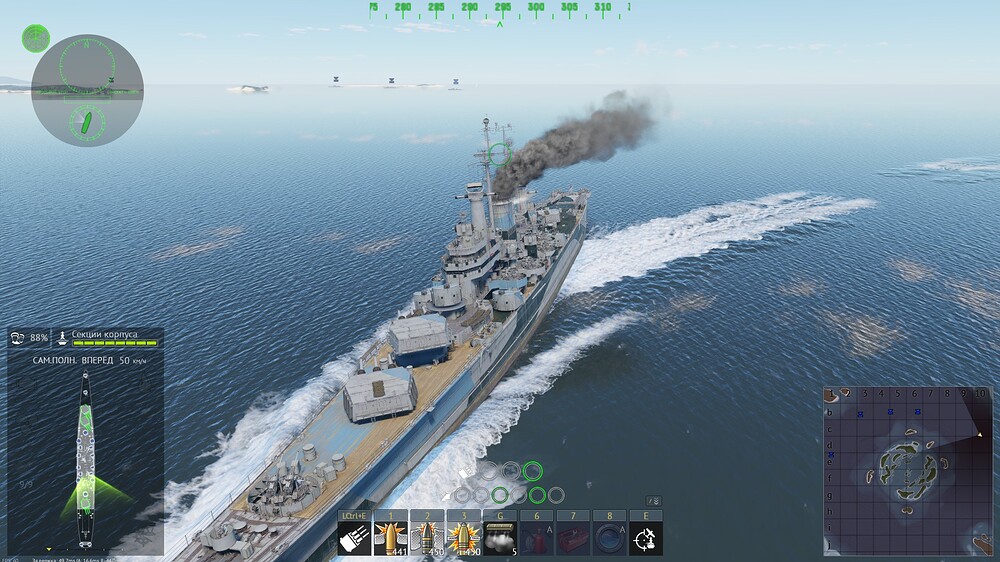Image resolution: width=1000 pixels, height=562 pixels.
Task: Click the crew percentage icon
Action: pos(19,337)
